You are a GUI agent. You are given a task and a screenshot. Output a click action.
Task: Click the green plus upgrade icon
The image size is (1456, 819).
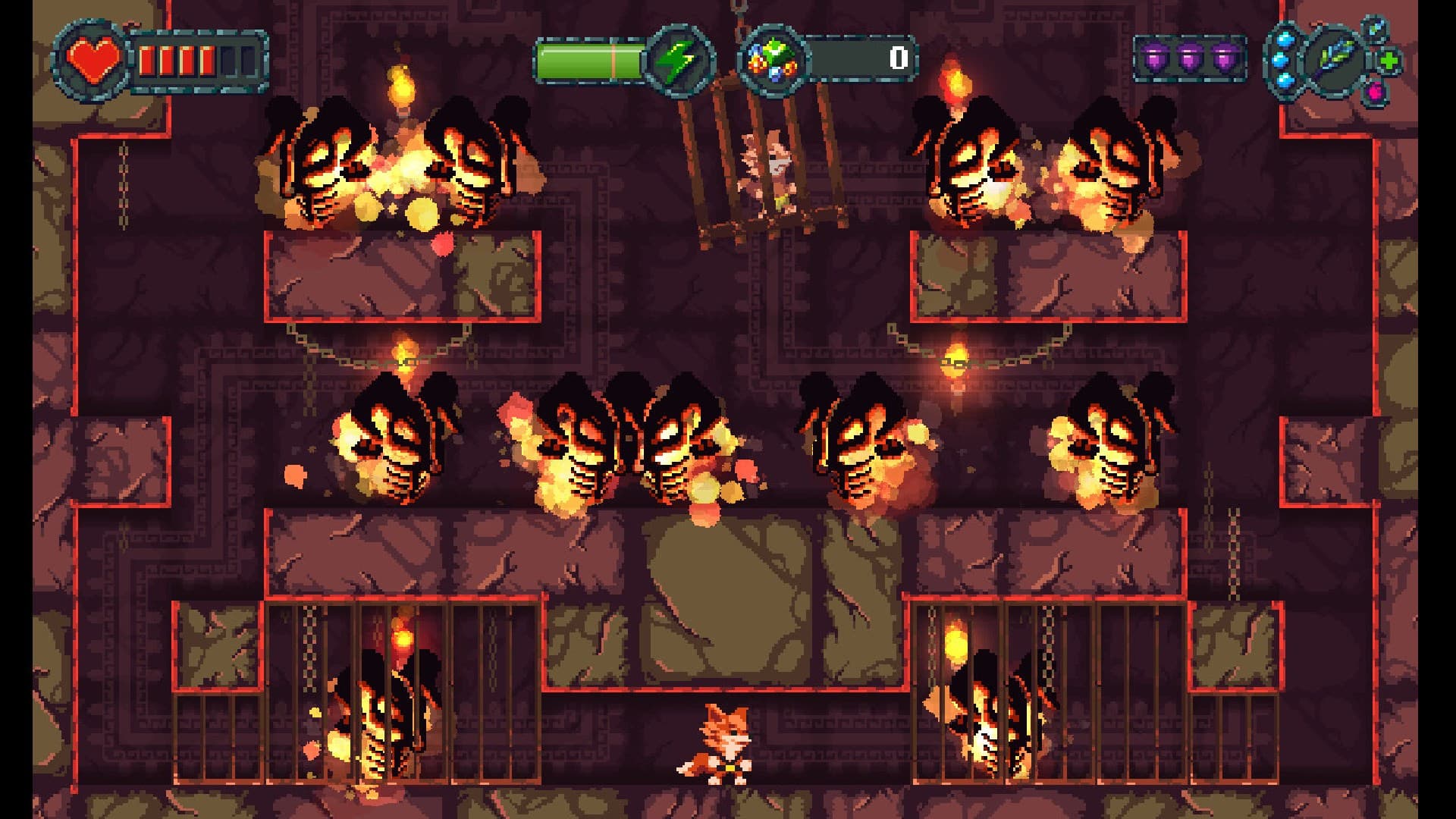pos(1389,61)
